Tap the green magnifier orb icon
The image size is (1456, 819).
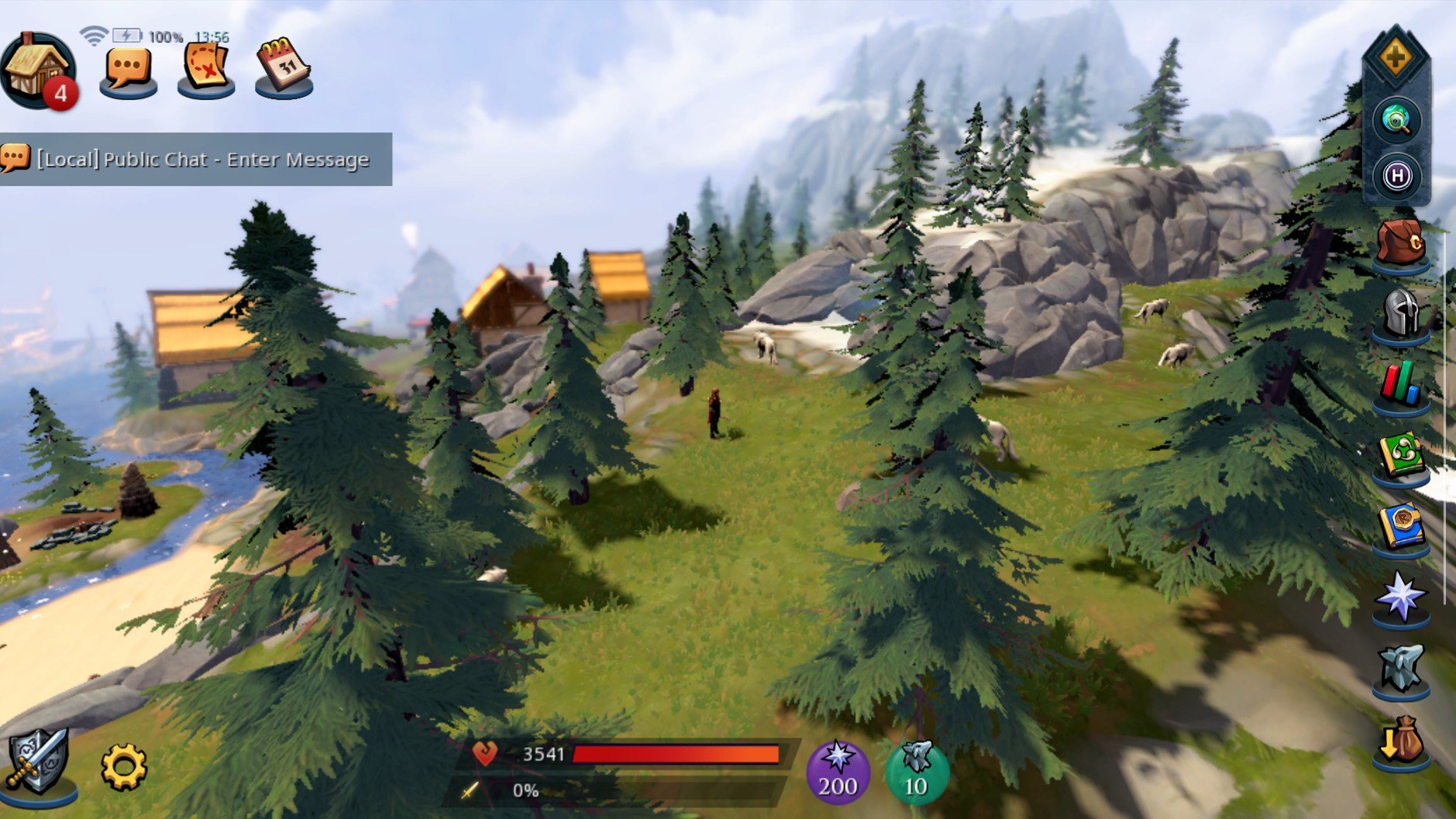(x=1396, y=121)
